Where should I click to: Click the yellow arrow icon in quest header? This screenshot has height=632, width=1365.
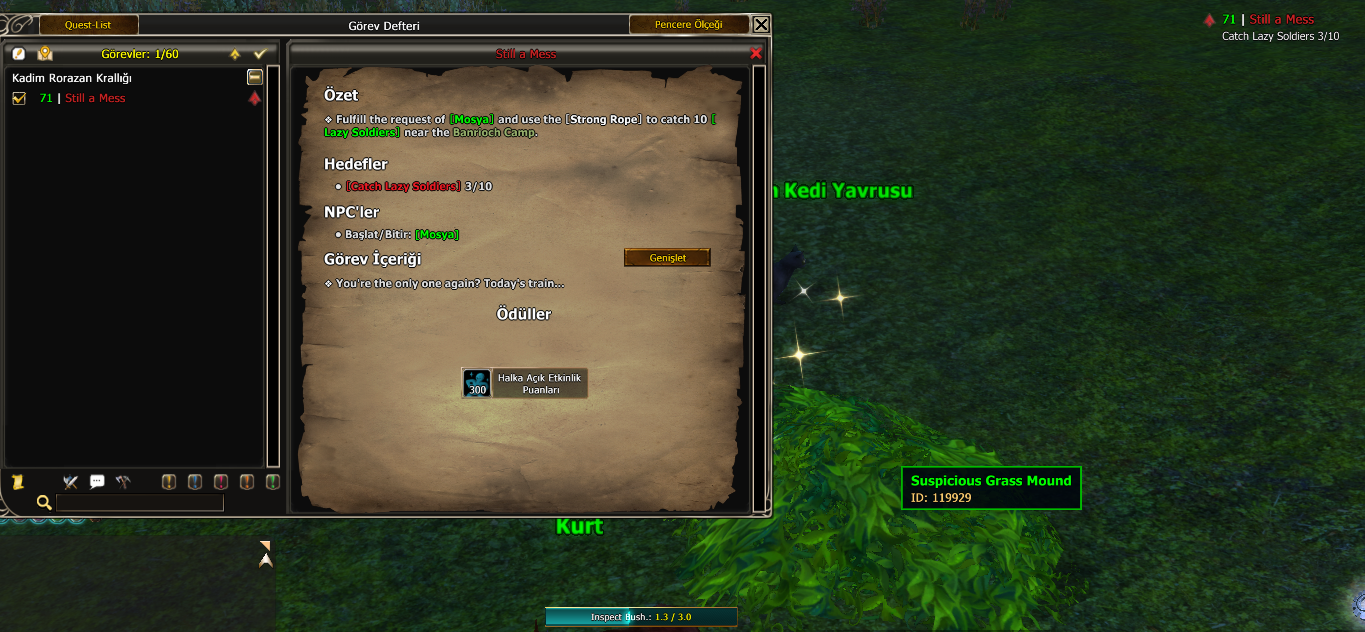tap(235, 54)
